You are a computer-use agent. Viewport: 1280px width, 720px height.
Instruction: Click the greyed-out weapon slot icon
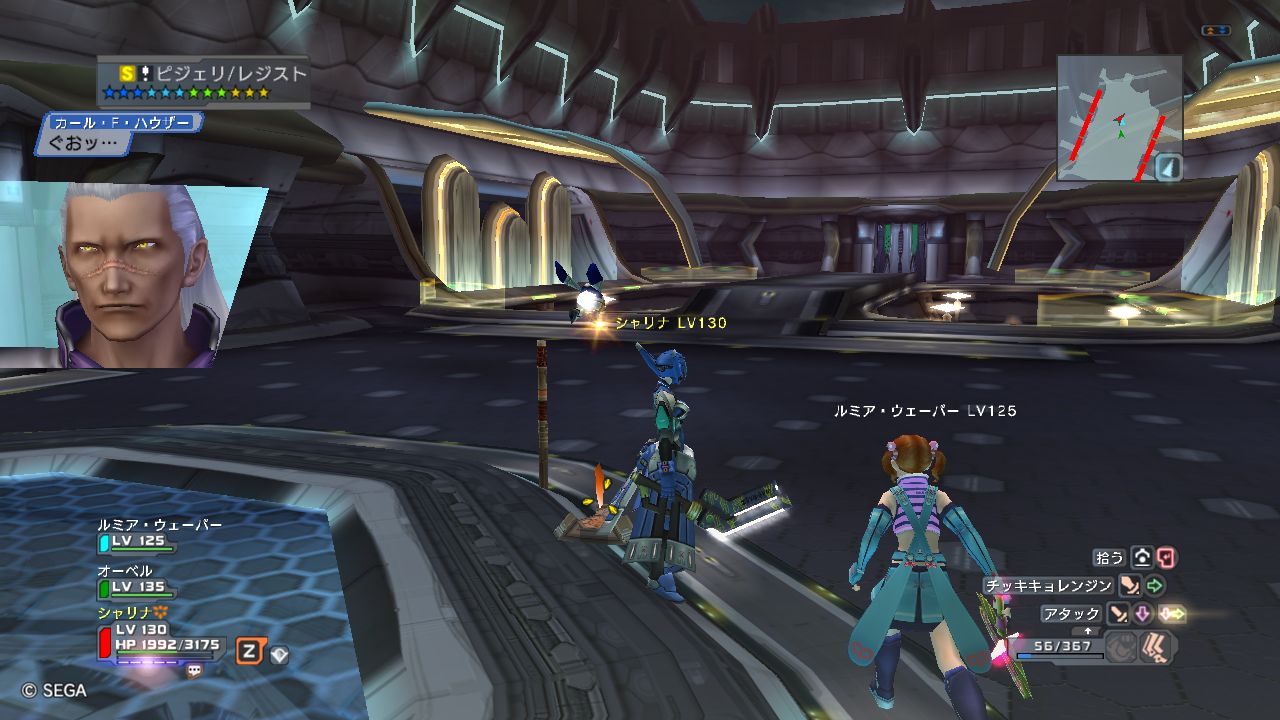click(x=1122, y=647)
